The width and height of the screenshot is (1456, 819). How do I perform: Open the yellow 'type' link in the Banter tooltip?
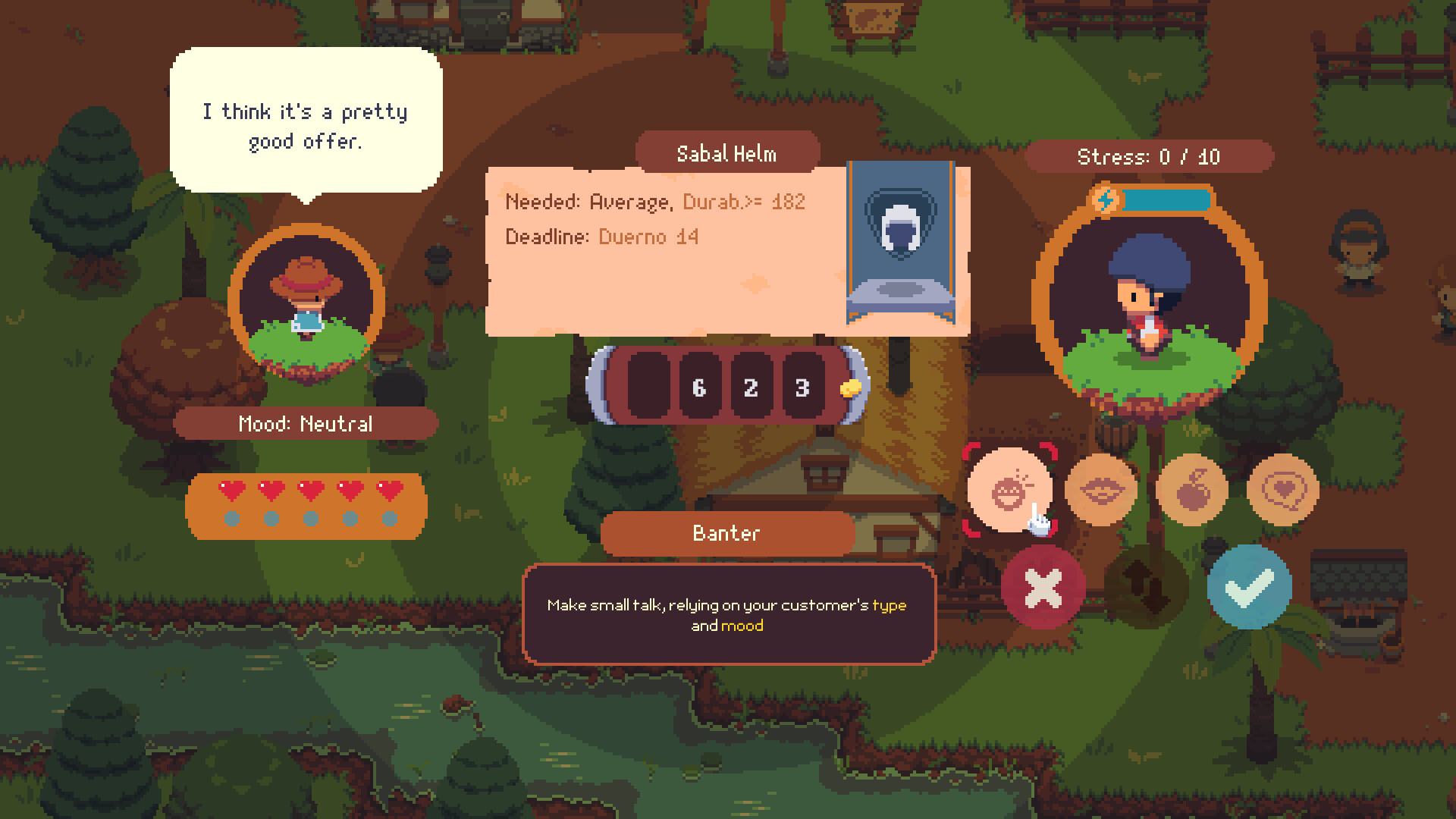pyautogui.click(x=890, y=605)
